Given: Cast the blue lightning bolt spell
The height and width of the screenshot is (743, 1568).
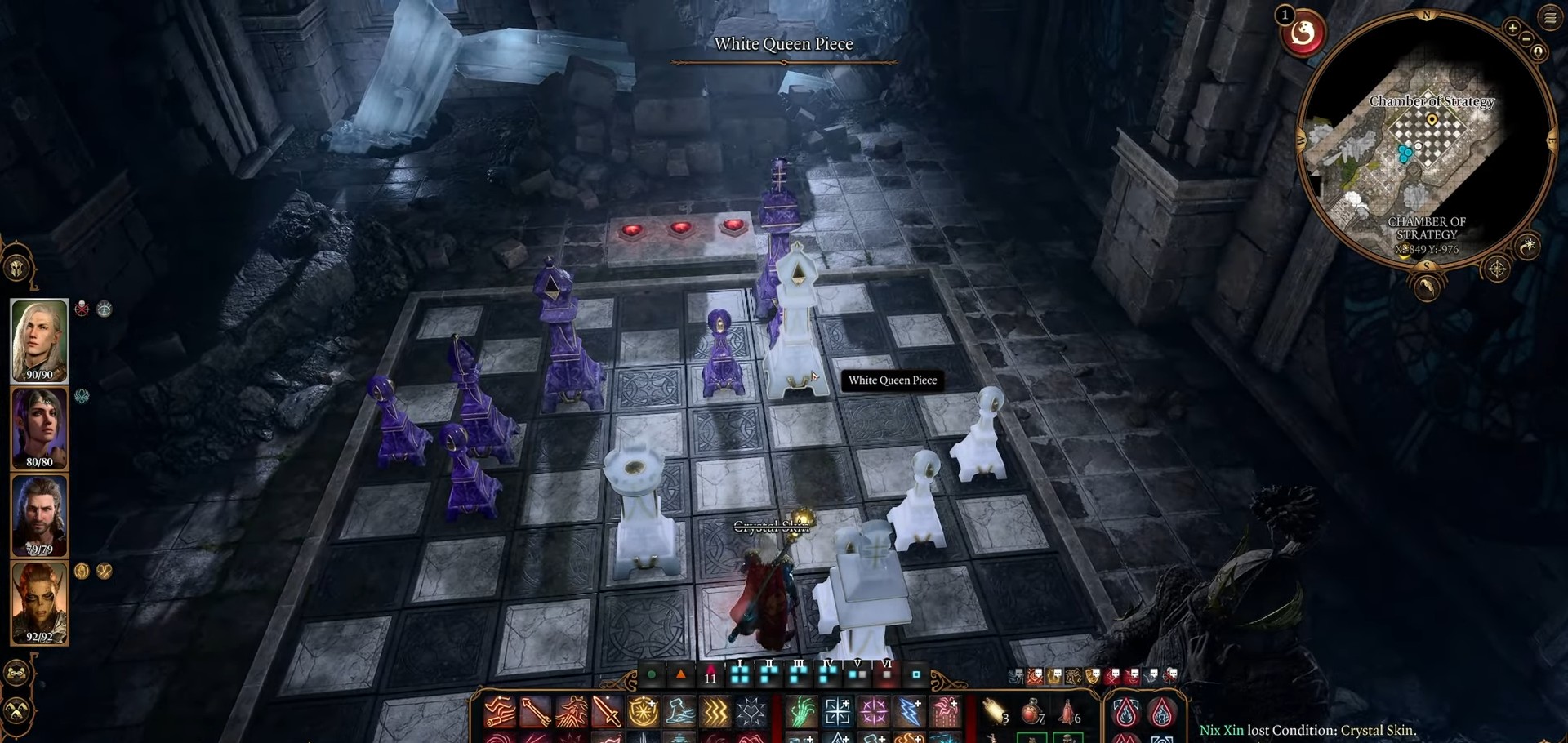Looking at the screenshot, I should click(909, 712).
